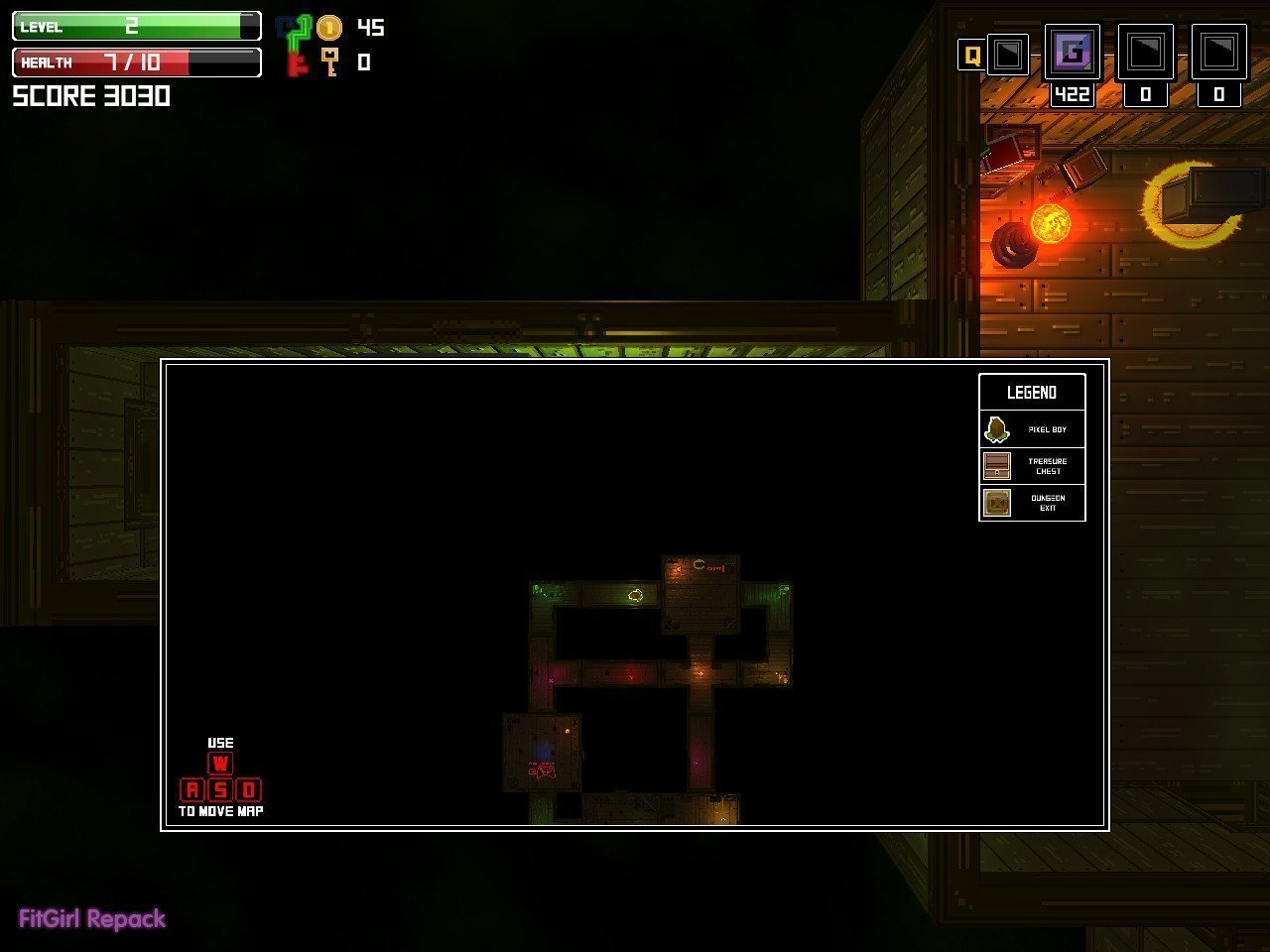The width and height of the screenshot is (1270, 952).
Task: Click the green colored key icon
Action: [x=299, y=34]
